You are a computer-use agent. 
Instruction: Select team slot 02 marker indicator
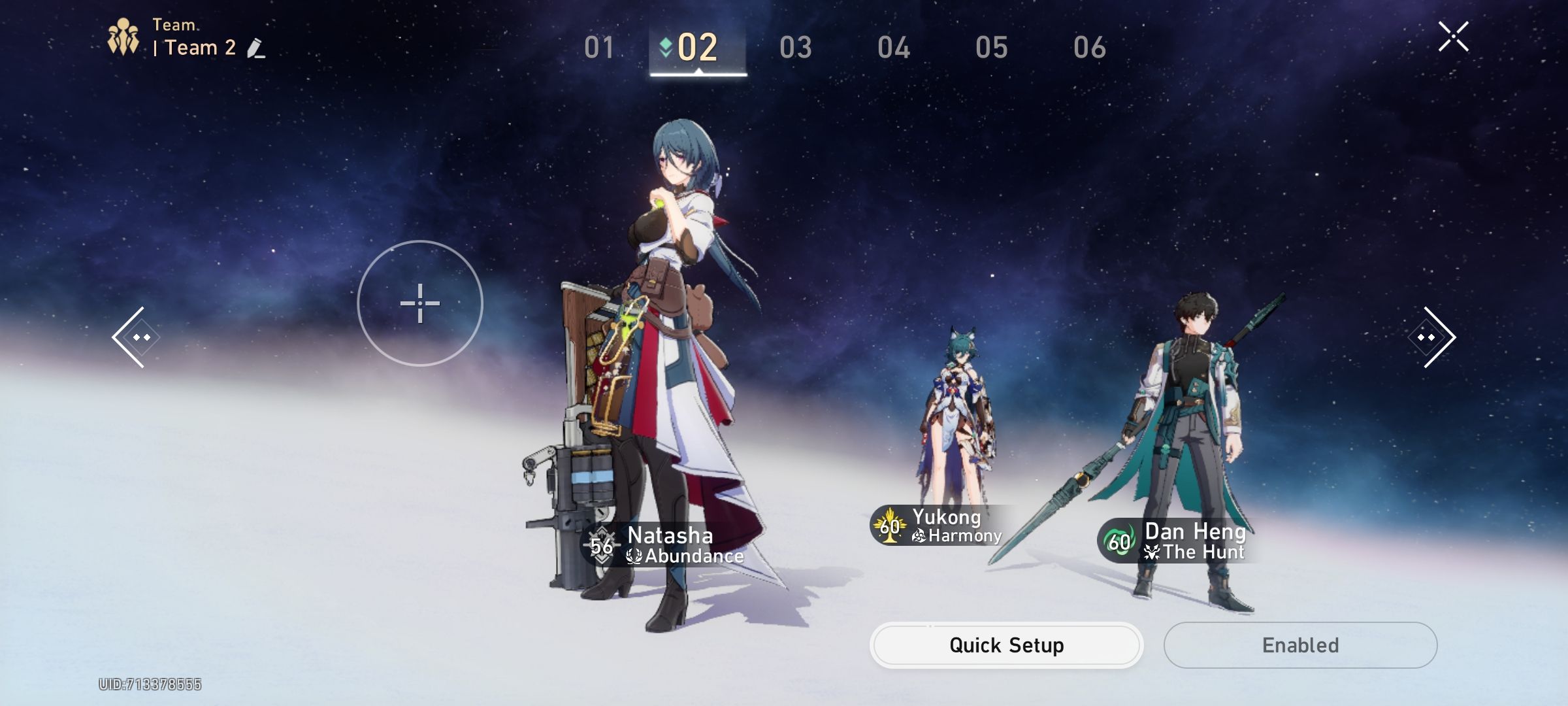(664, 46)
